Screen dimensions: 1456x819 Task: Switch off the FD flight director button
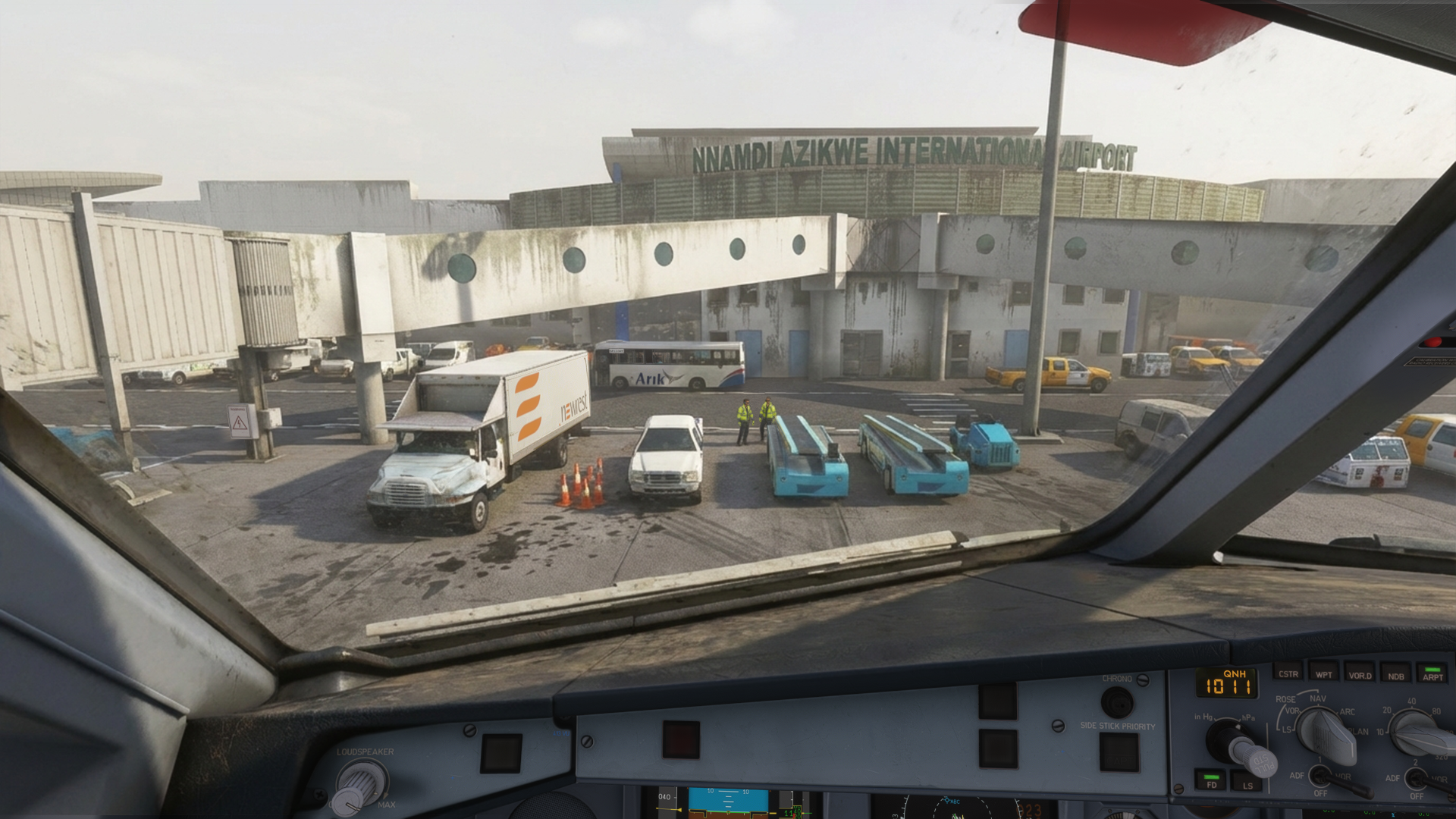(1211, 781)
